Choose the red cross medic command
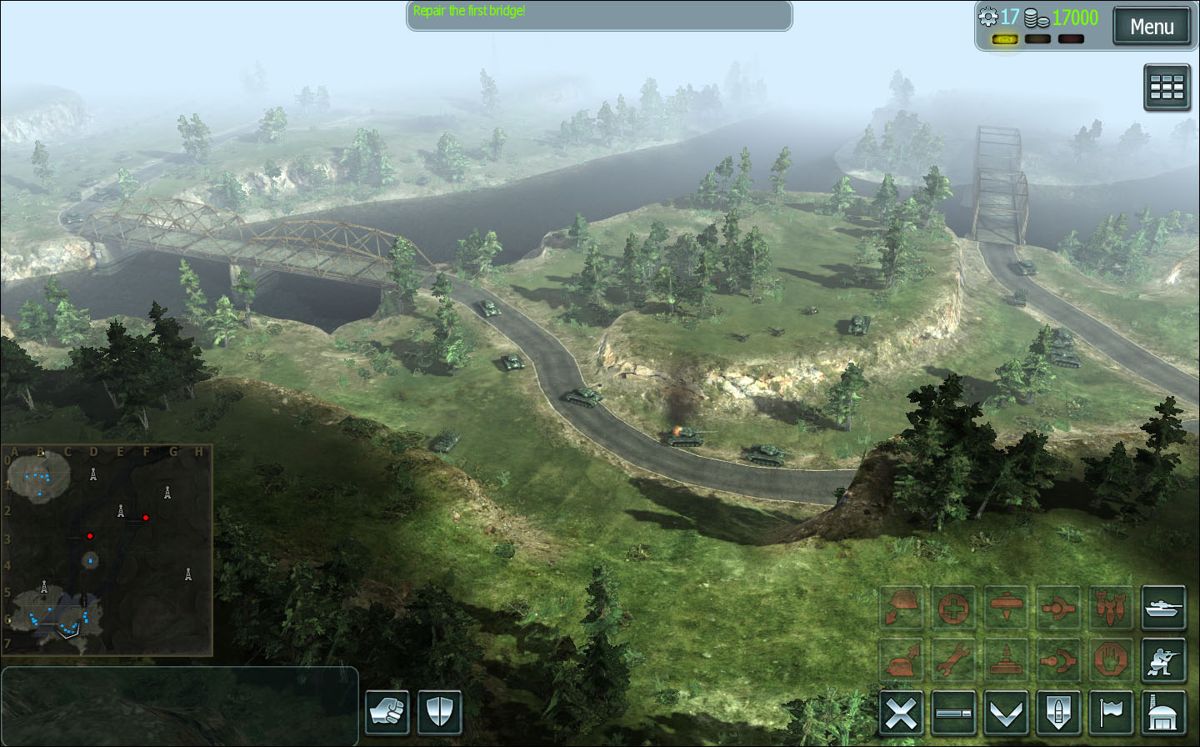 tap(954, 608)
